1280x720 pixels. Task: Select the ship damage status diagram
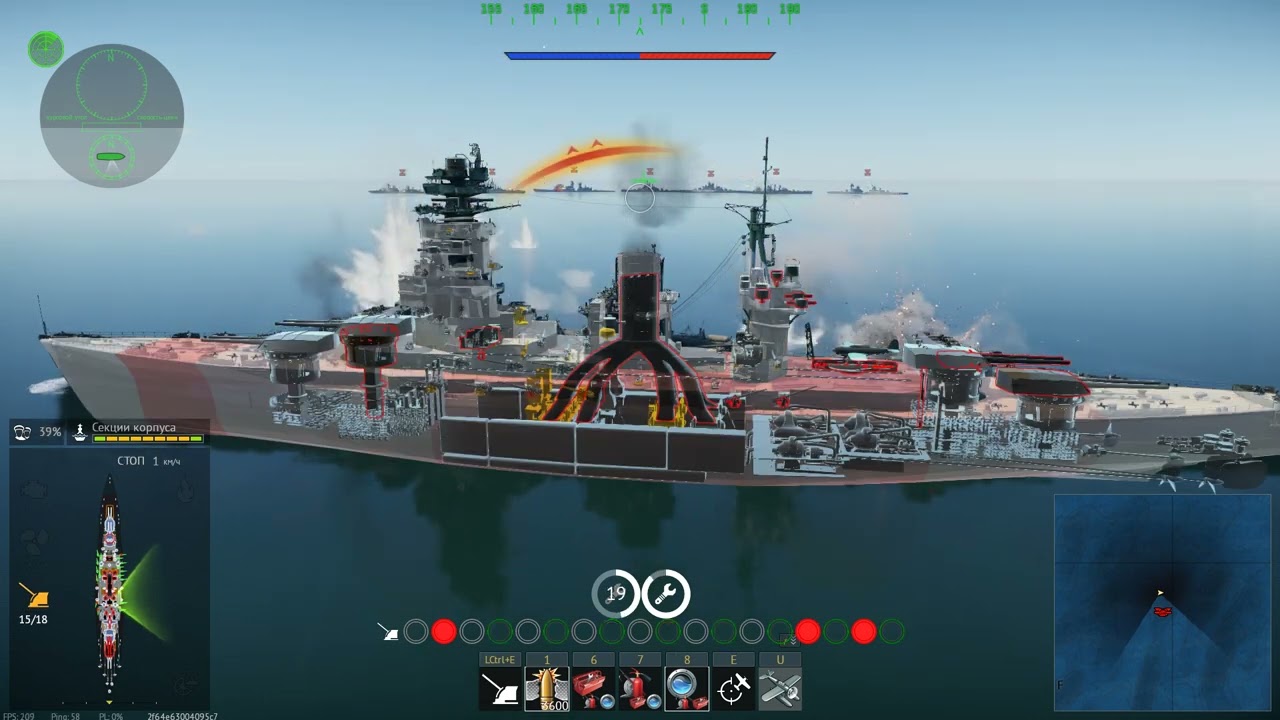point(109,585)
